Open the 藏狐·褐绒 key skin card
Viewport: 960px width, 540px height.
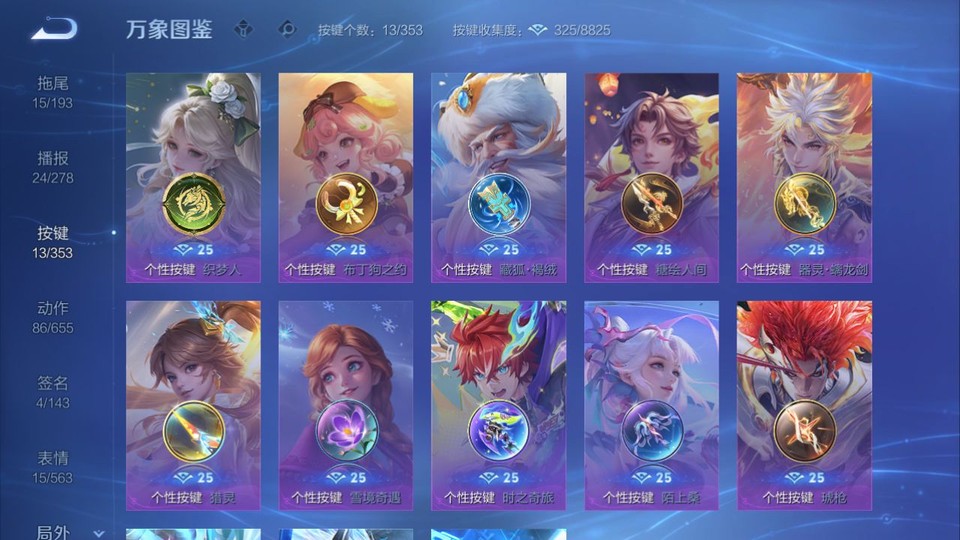click(498, 177)
